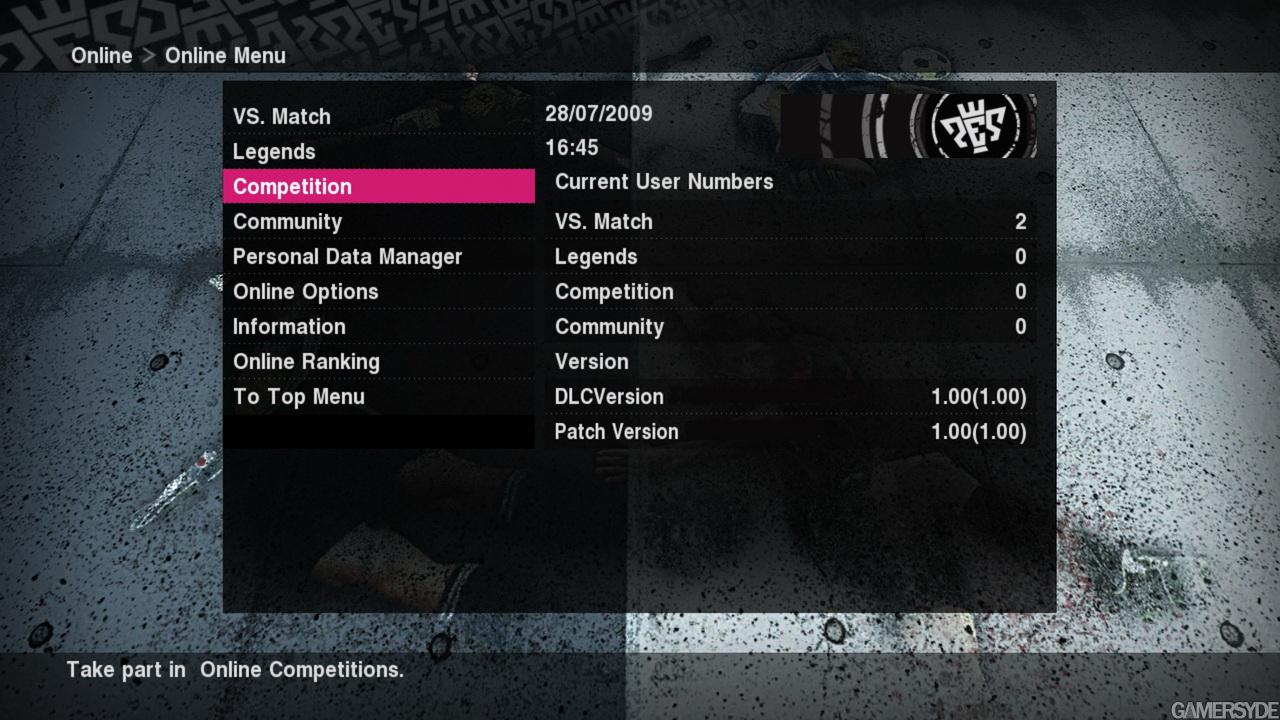Click the VS. Match user count row
The width and height of the screenshot is (1280, 720).
click(x=700, y=221)
